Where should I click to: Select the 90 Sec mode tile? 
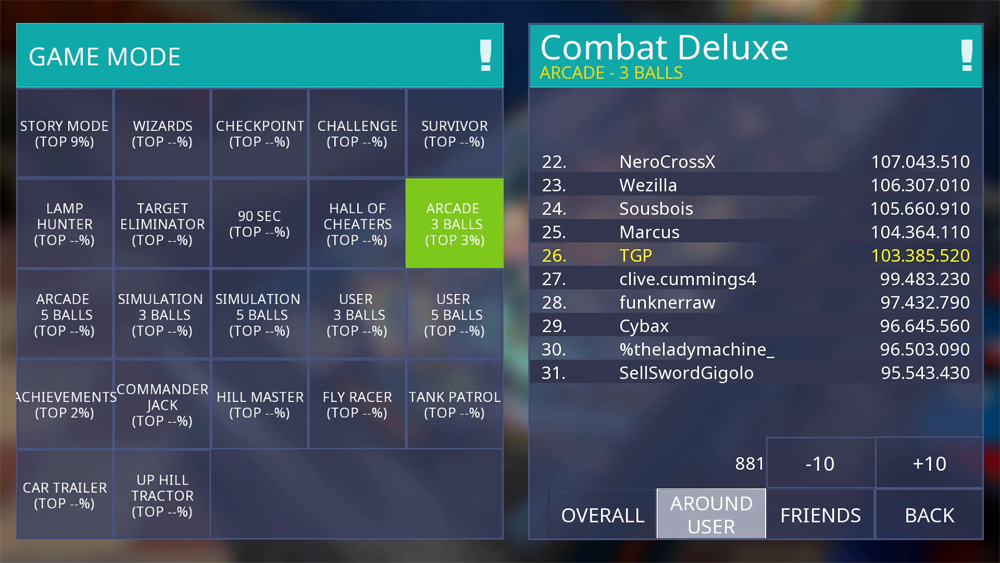[x=259, y=224]
